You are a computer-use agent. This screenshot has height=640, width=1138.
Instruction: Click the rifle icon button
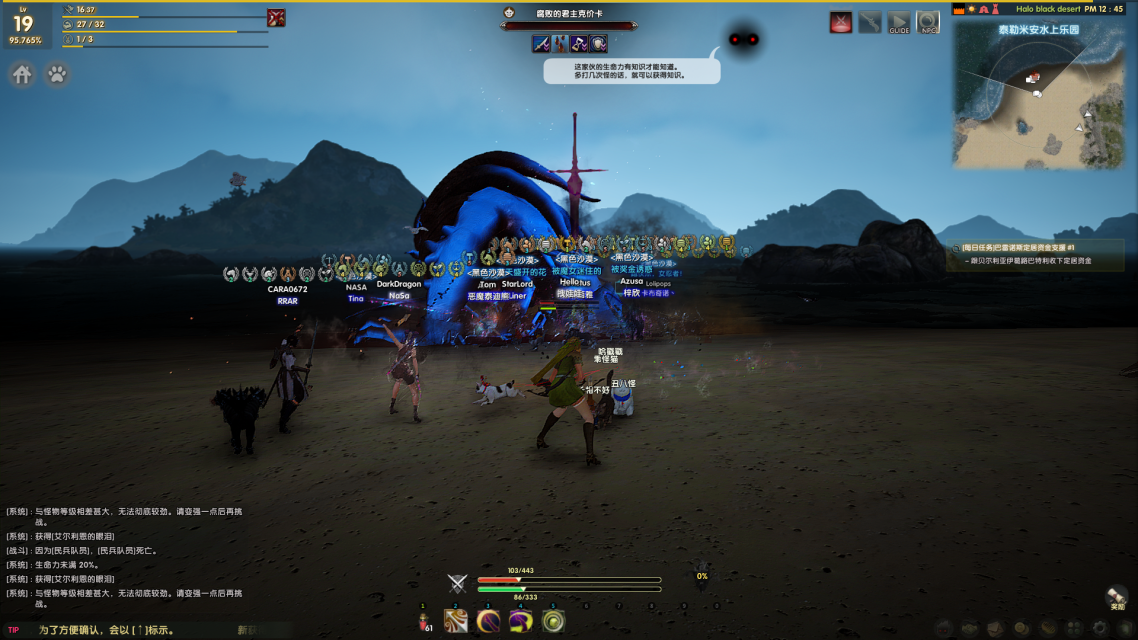click(870, 23)
